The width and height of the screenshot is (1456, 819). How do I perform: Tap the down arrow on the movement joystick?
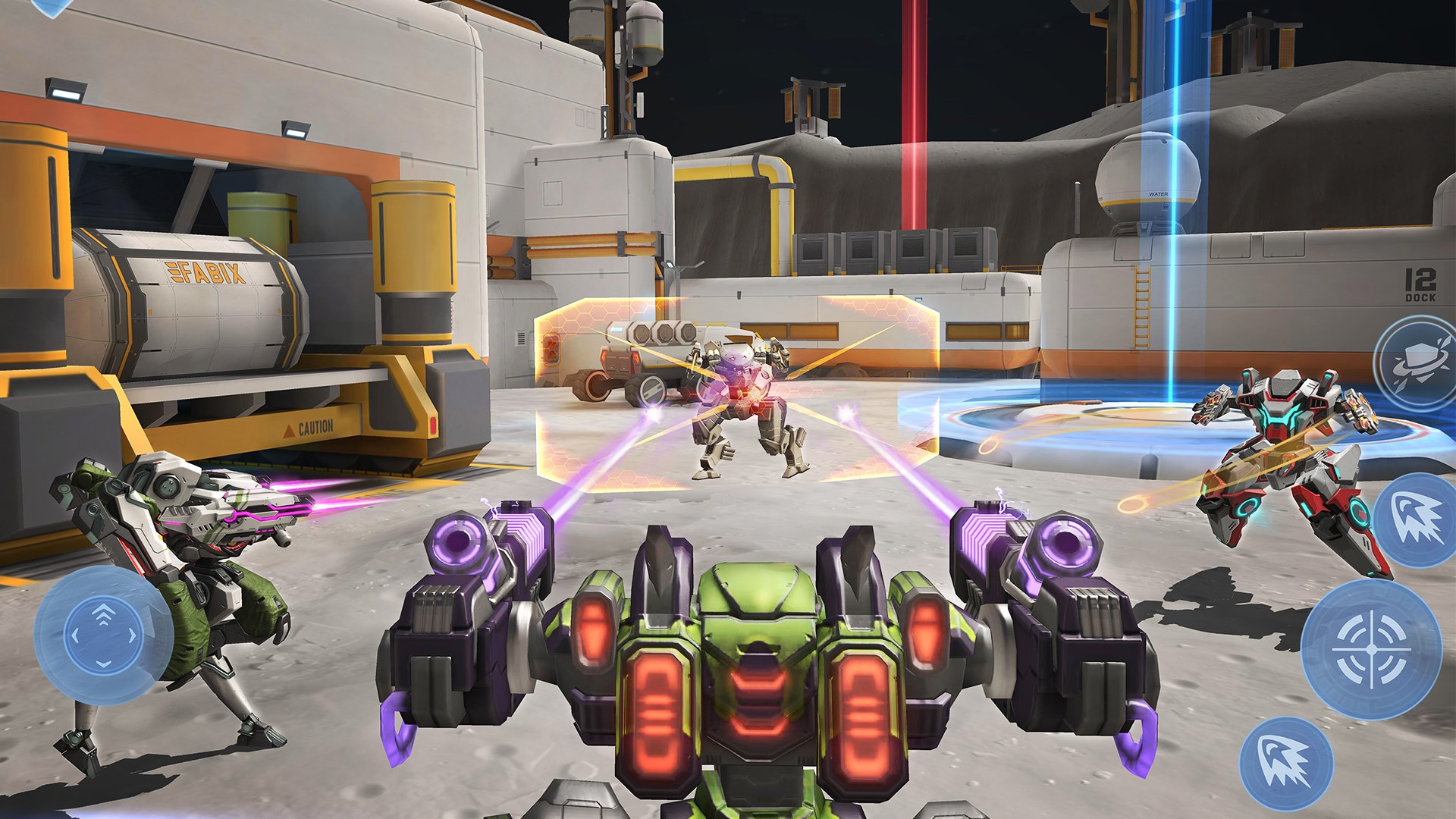pos(104,664)
